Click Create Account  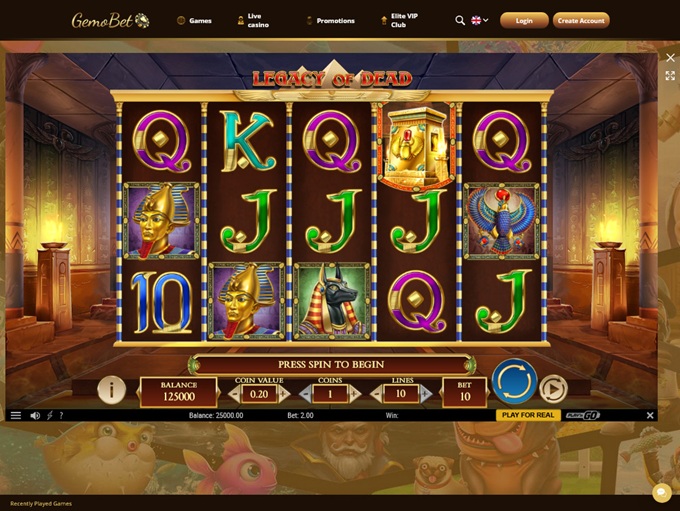click(581, 20)
